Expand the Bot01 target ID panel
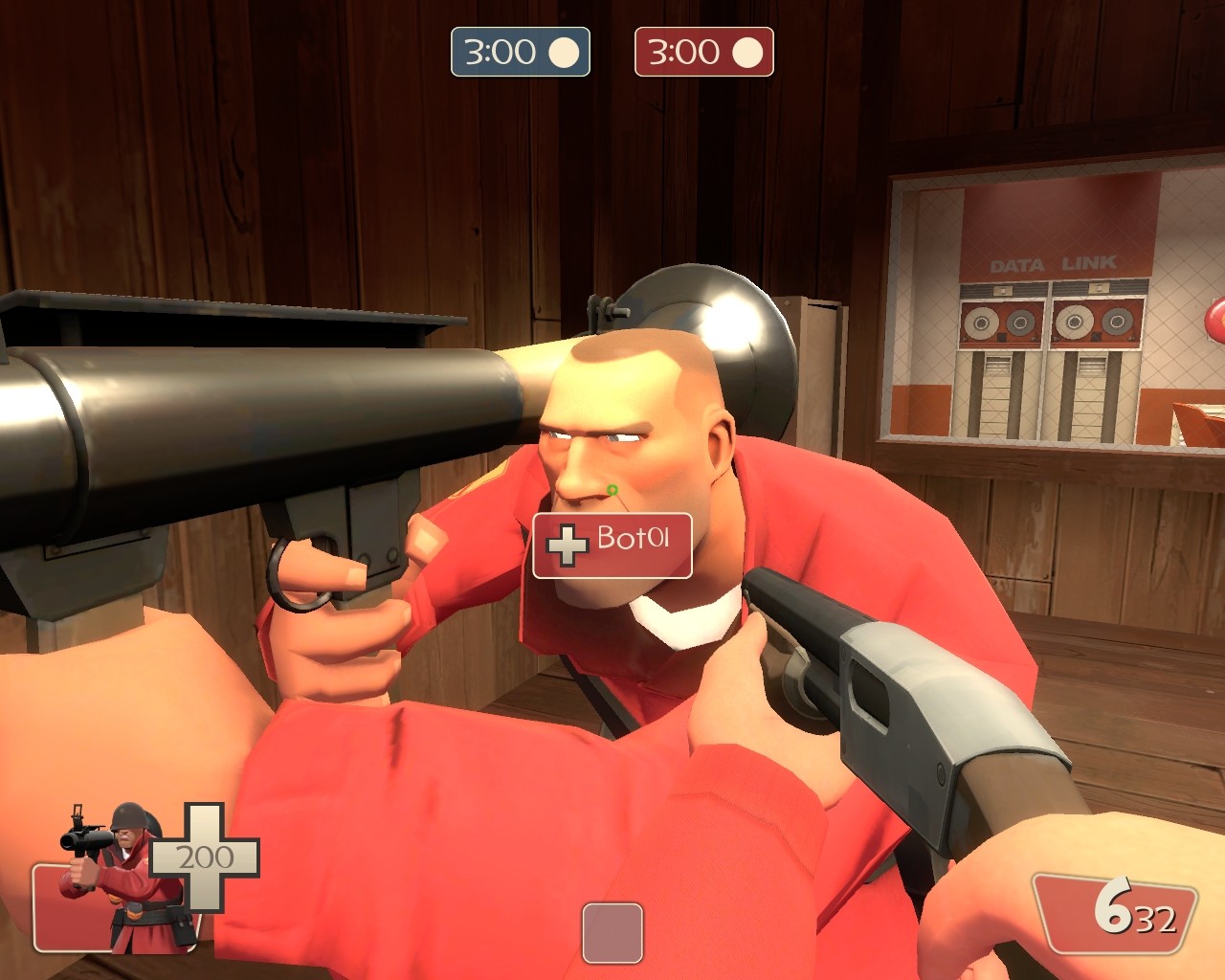 coord(611,546)
